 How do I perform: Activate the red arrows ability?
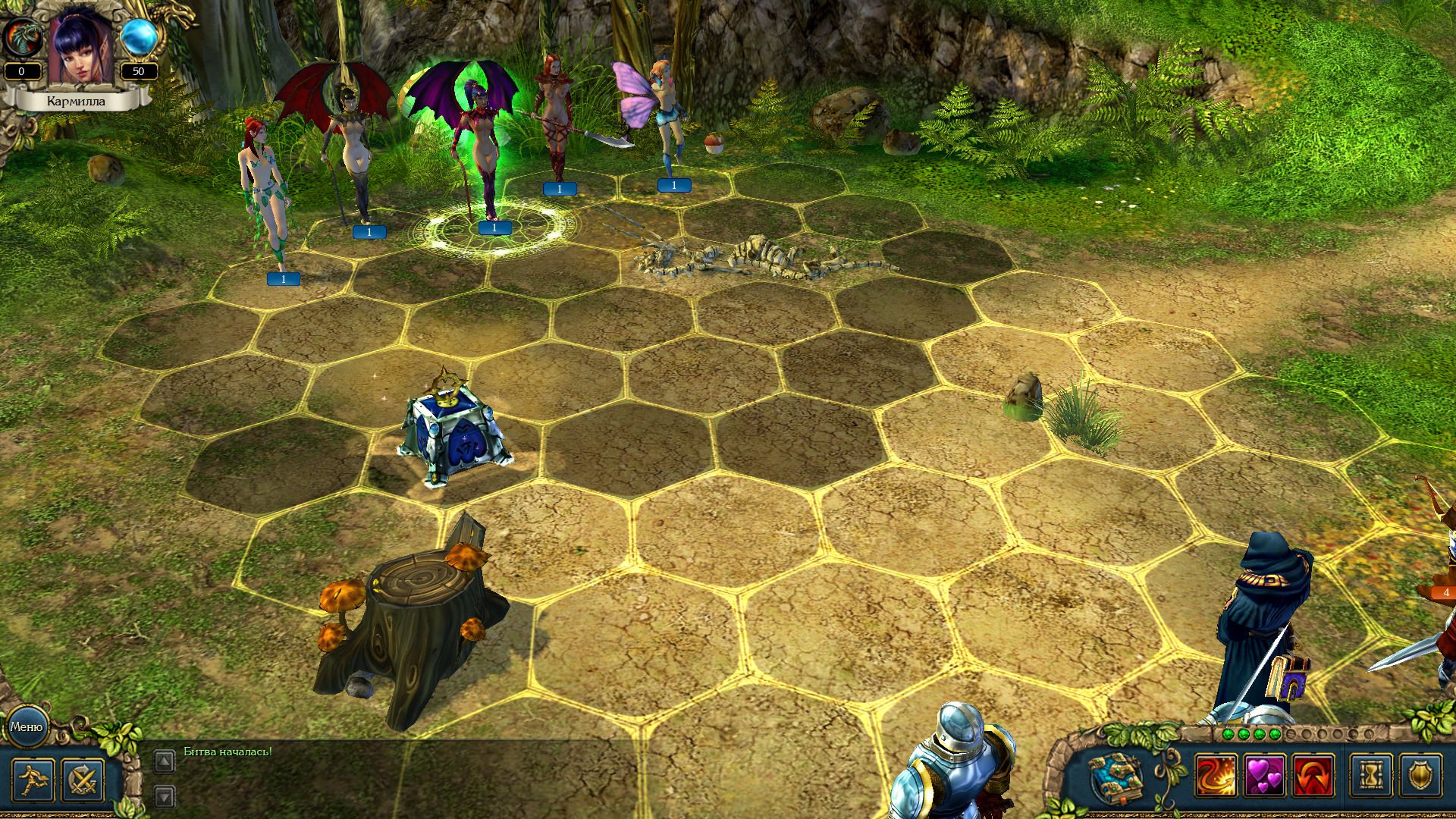pyautogui.click(x=1313, y=777)
